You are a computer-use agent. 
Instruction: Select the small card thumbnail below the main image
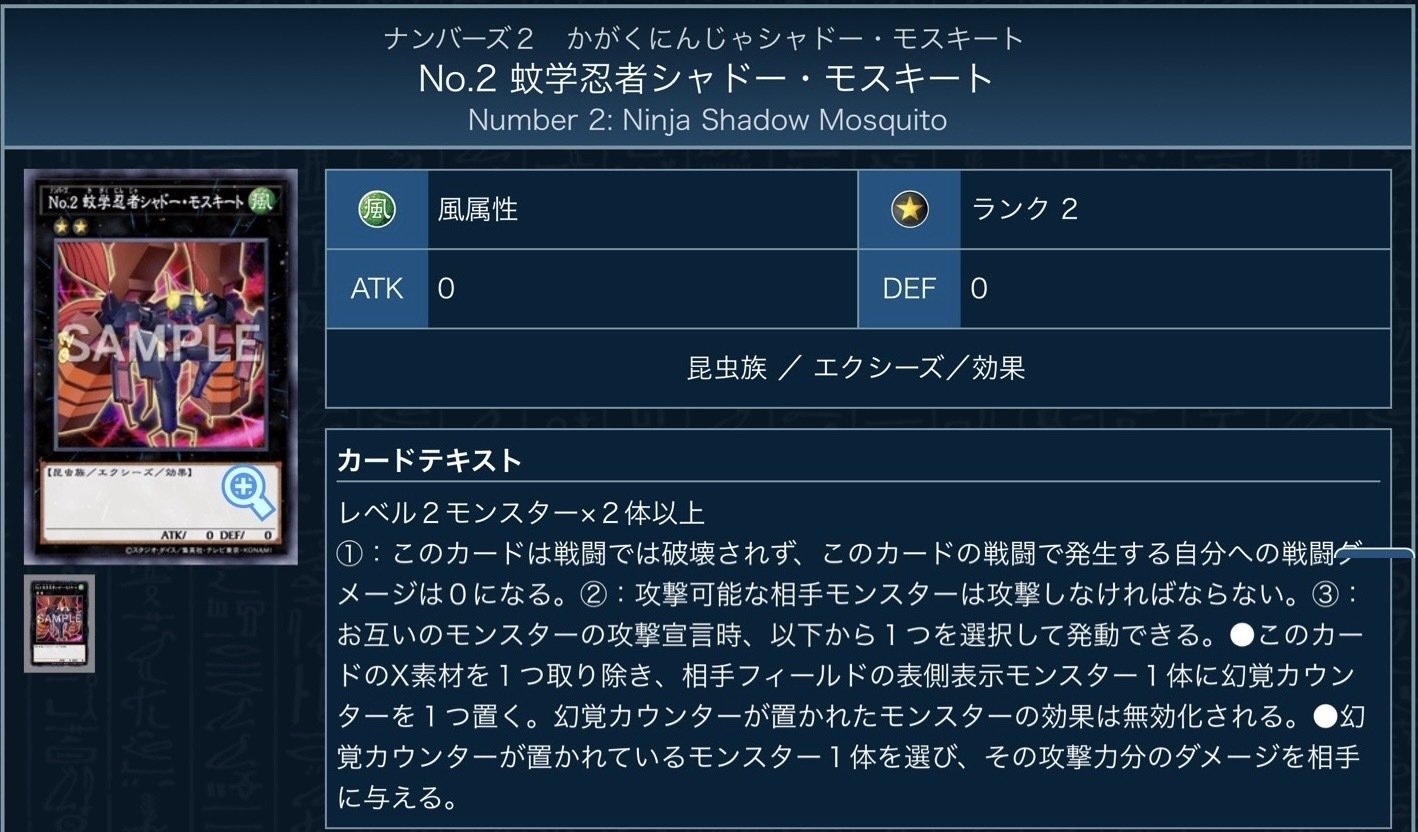coord(60,625)
